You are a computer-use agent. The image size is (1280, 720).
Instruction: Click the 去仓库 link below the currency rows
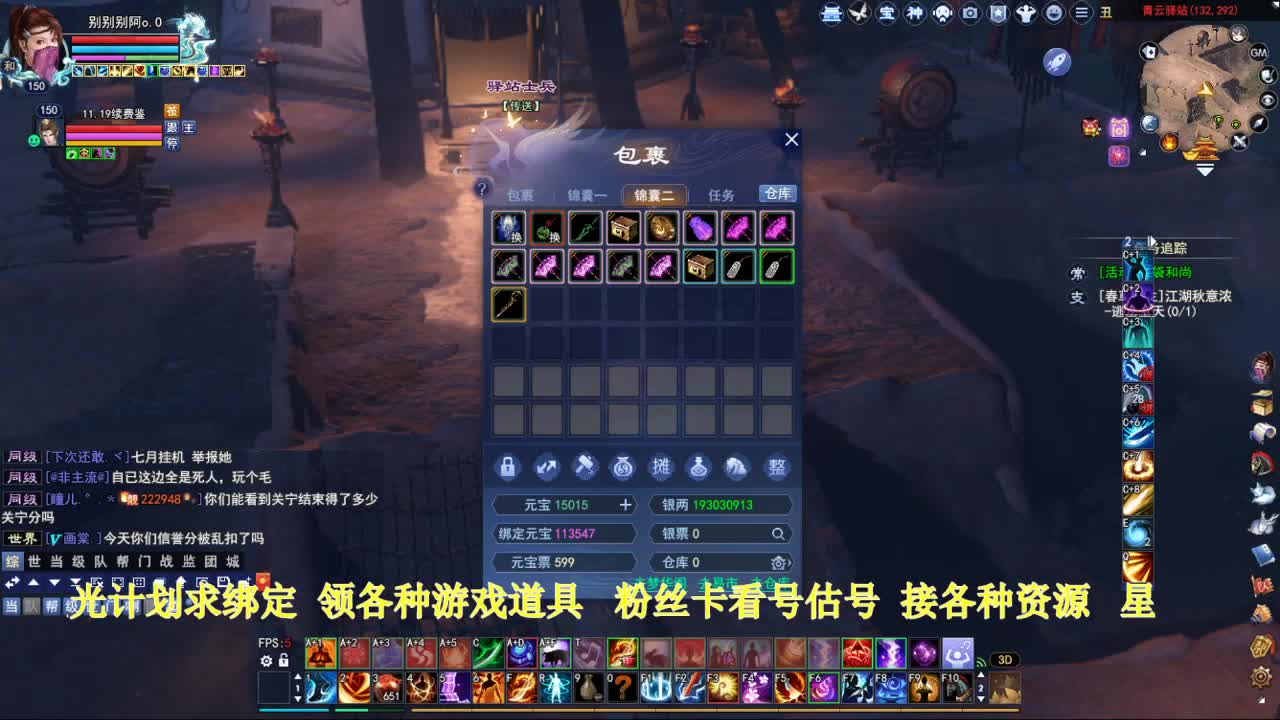[770, 581]
